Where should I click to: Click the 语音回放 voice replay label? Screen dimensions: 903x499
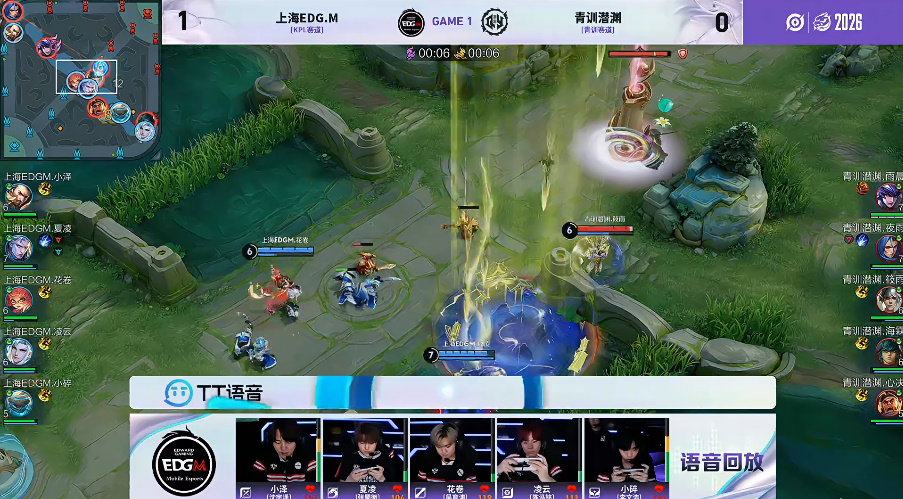(x=721, y=461)
